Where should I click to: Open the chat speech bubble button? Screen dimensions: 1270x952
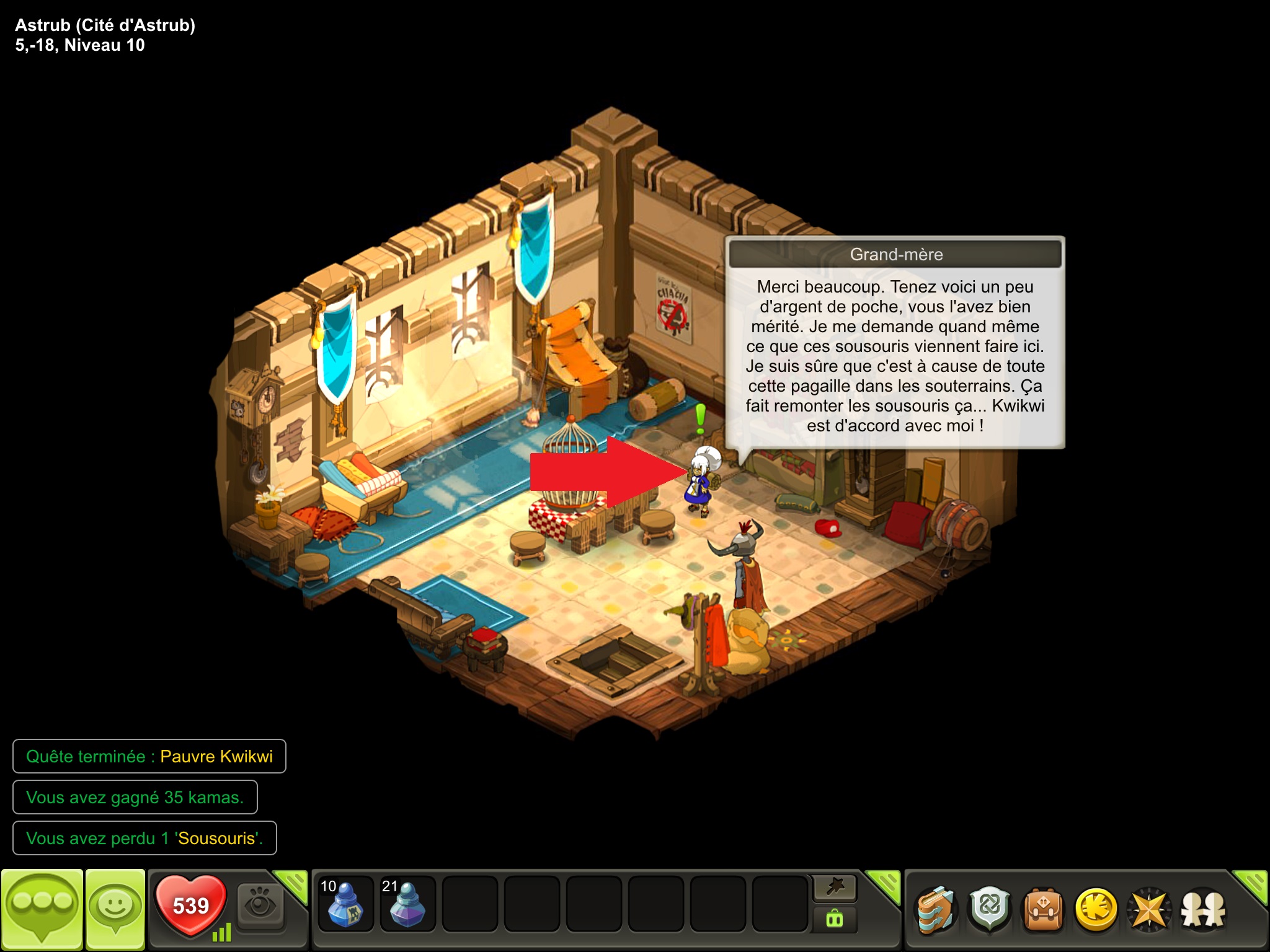tap(42, 908)
